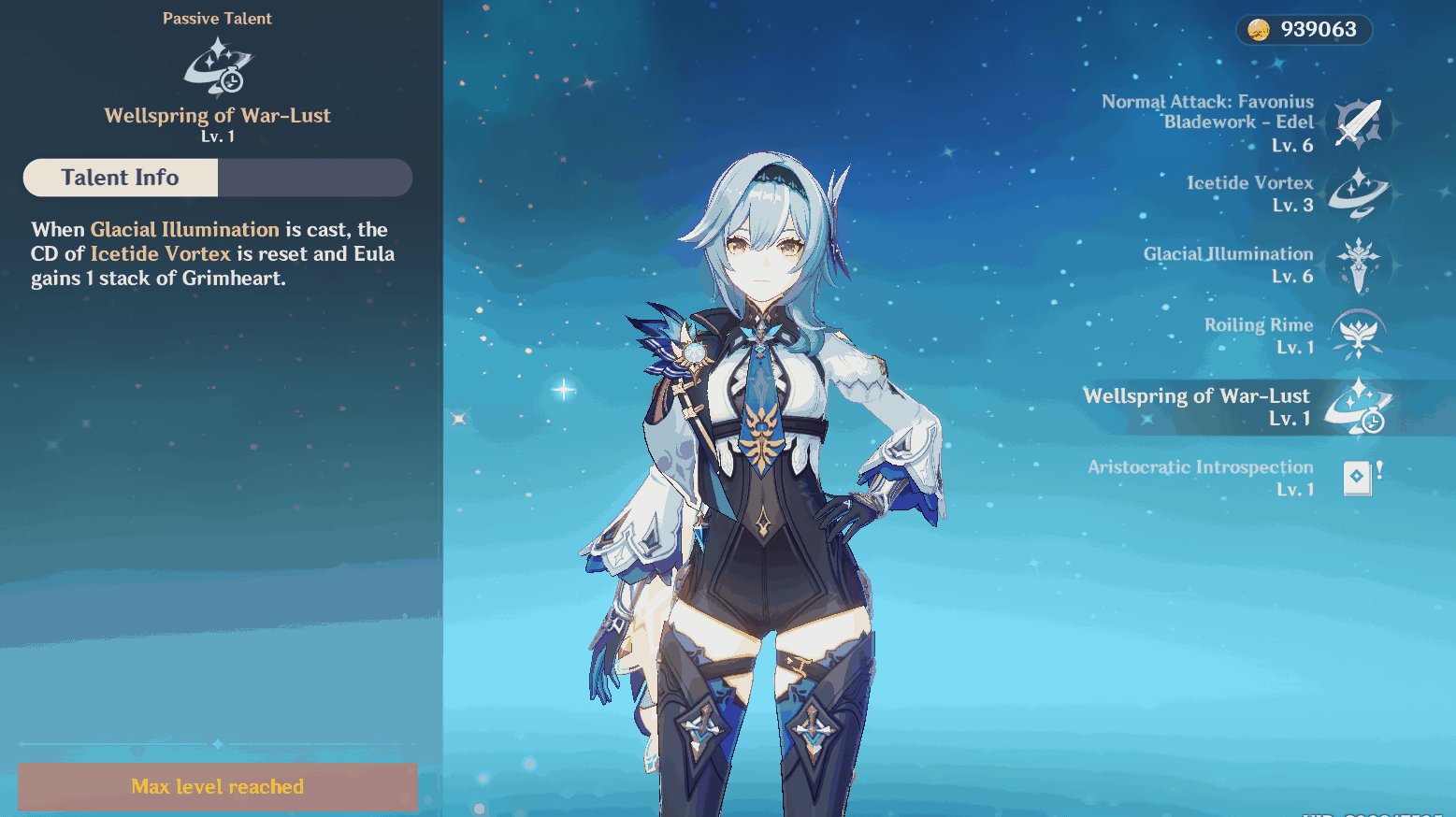Click the talent level divider bar above Max level
Image resolution: width=1456 pixels, height=817 pixels.
click(x=217, y=745)
